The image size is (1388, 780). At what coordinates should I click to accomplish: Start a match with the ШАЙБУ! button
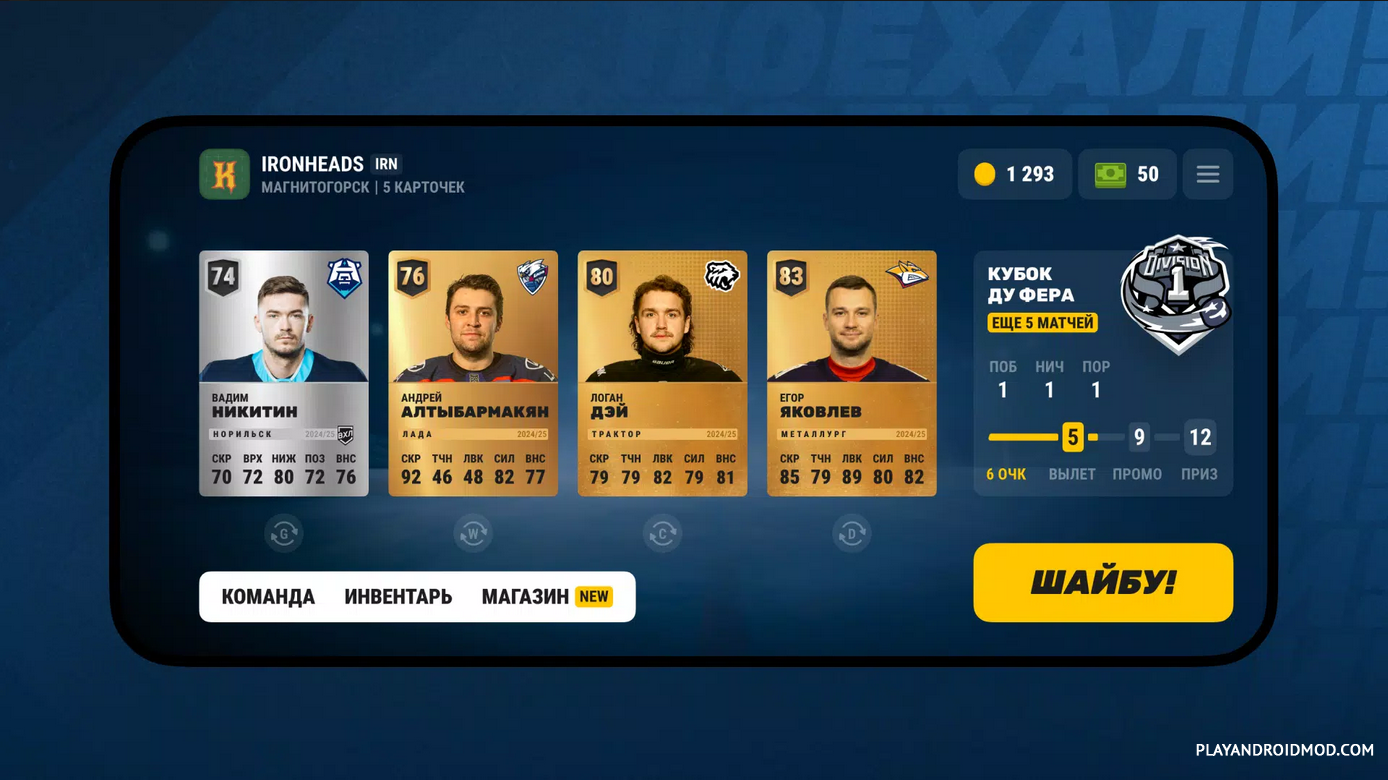coord(1102,582)
